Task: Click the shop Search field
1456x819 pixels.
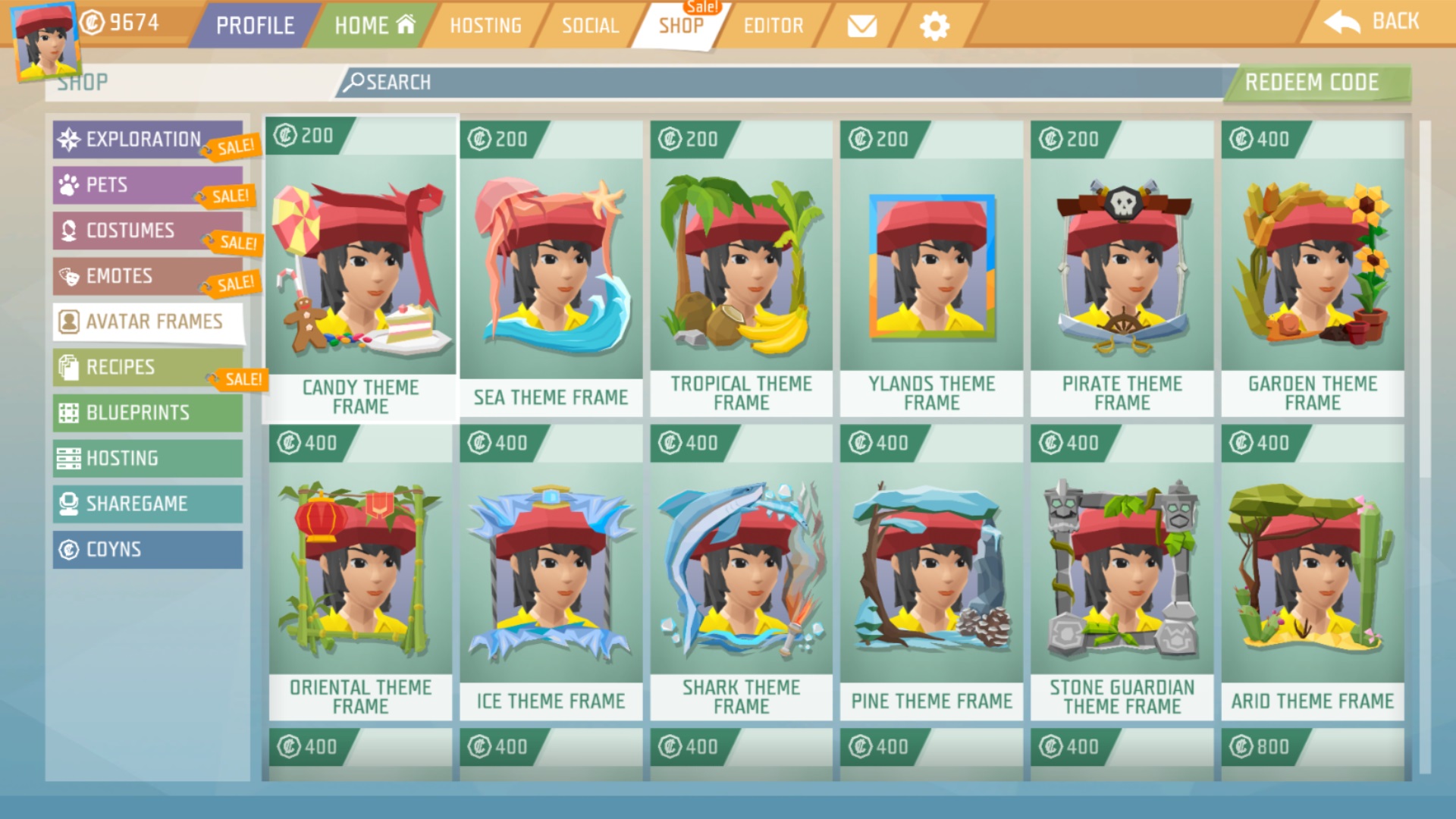Action: [x=781, y=82]
